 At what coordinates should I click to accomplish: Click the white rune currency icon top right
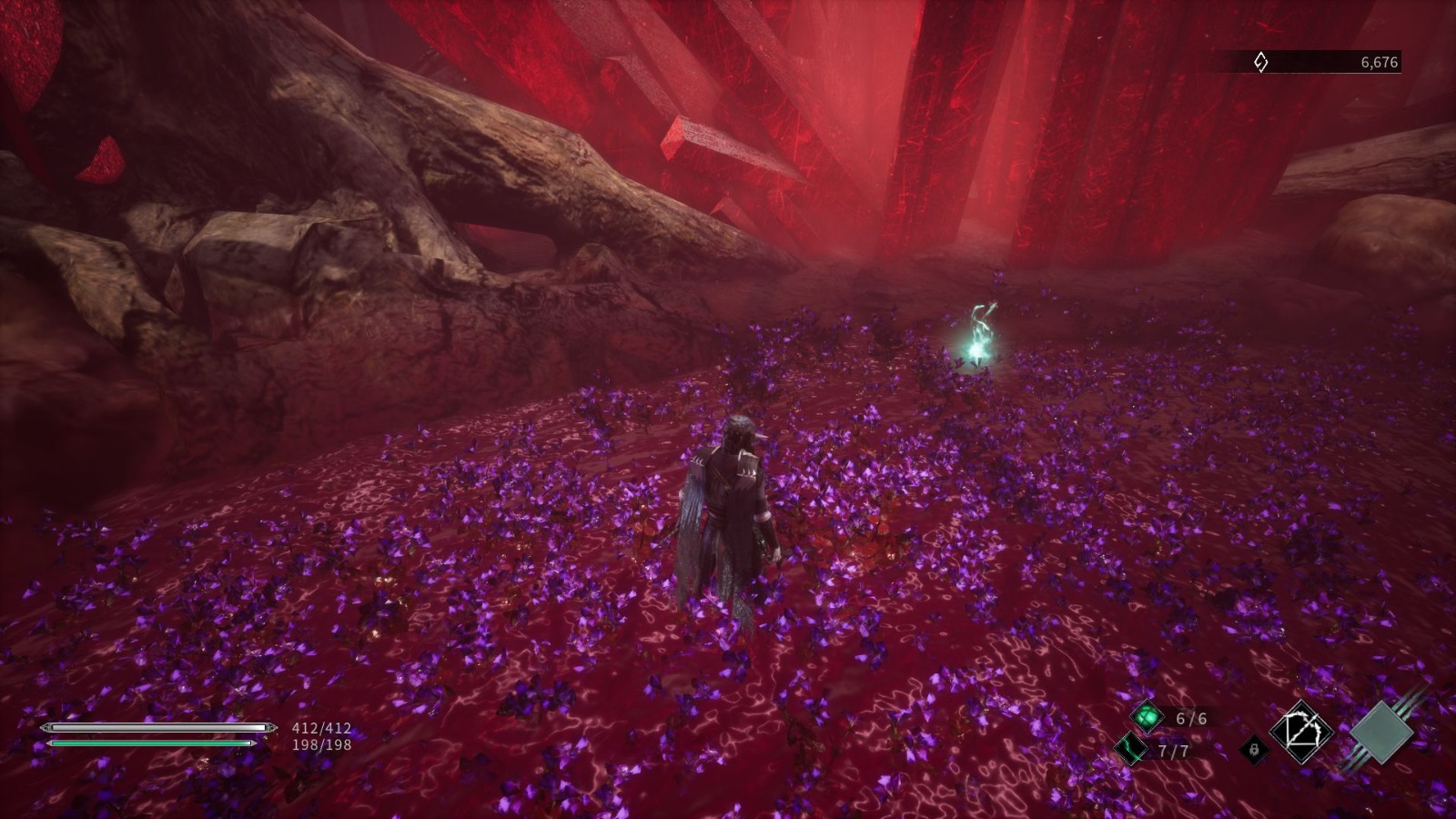coord(1260,63)
